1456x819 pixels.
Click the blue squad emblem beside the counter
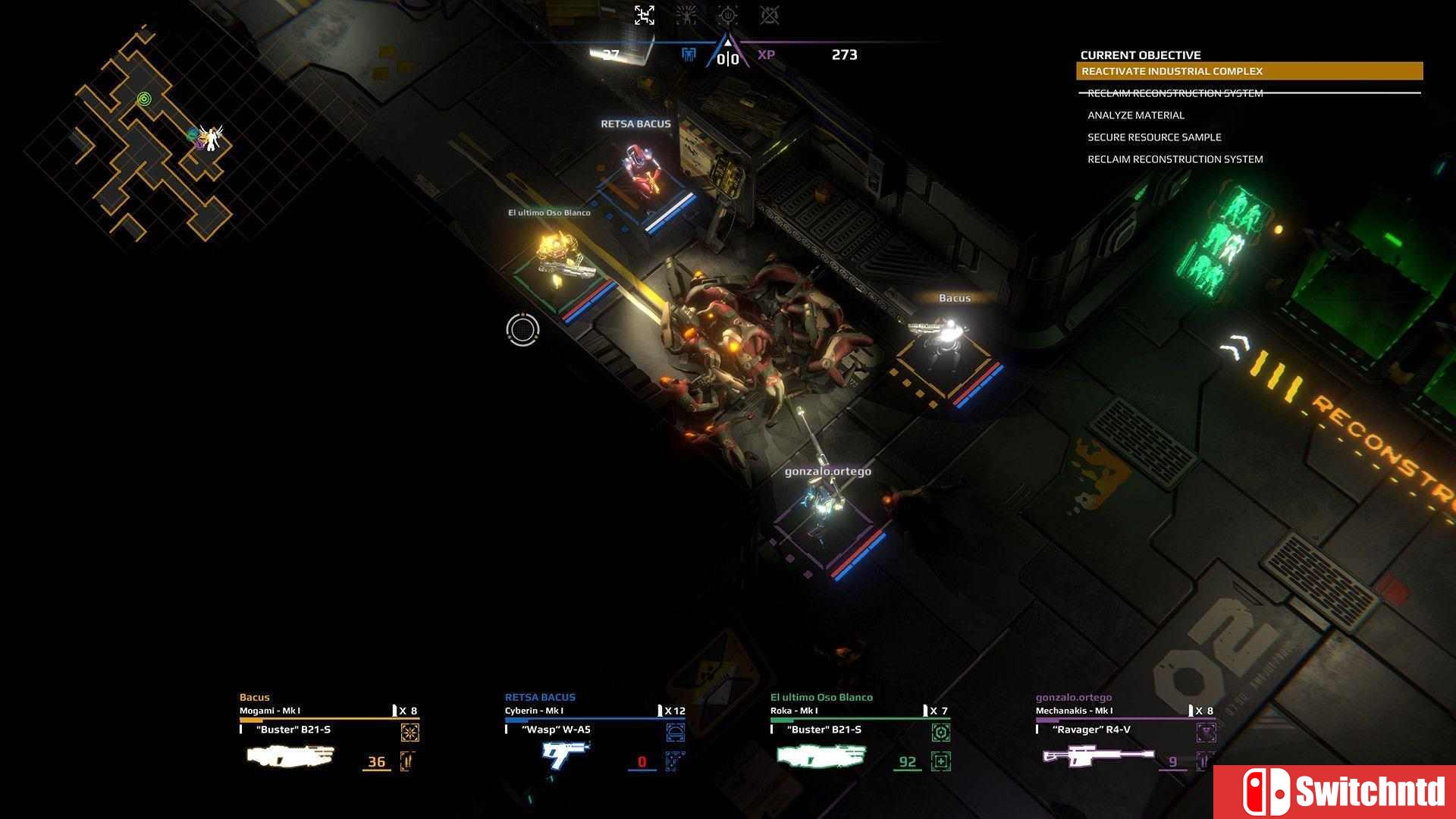[x=689, y=55]
